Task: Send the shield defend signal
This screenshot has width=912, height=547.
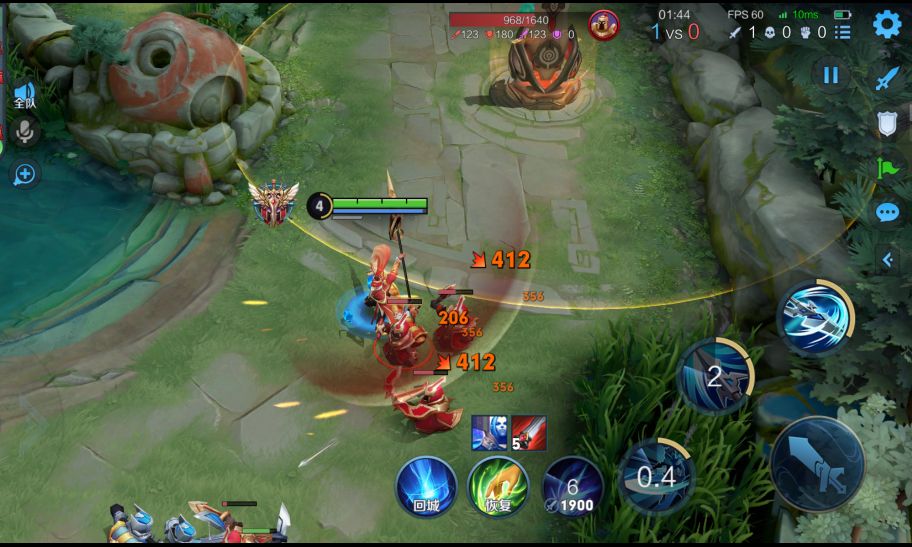Action: click(888, 123)
